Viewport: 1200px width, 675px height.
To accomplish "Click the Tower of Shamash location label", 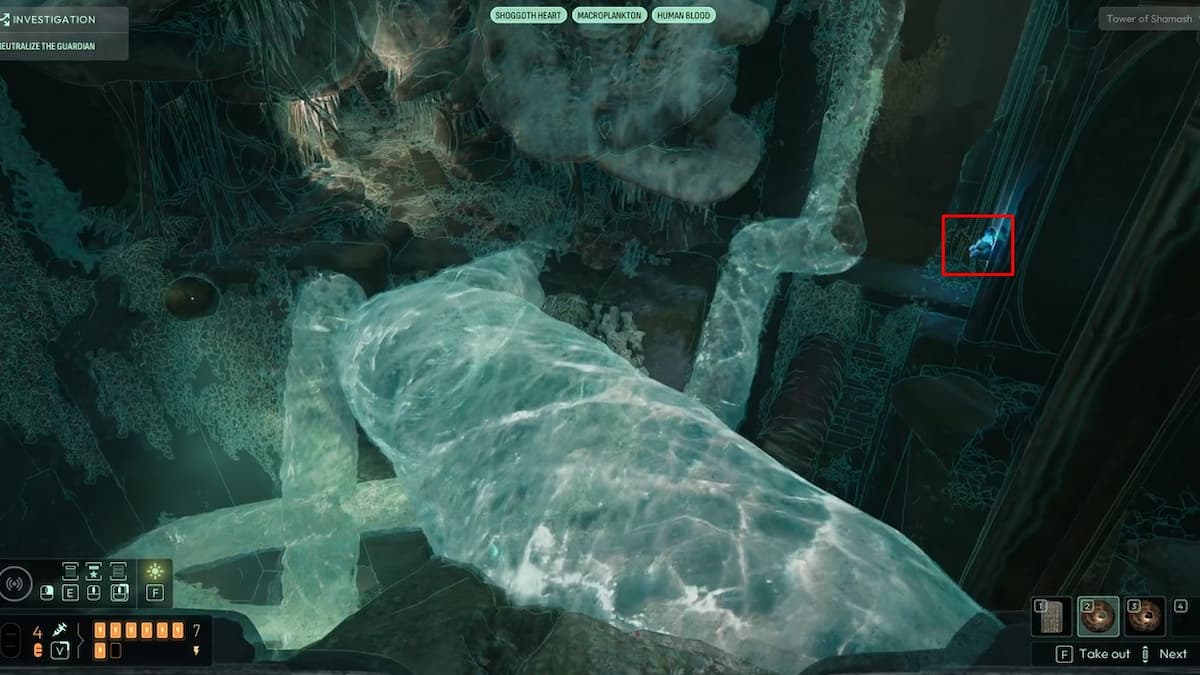I will [x=1148, y=19].
